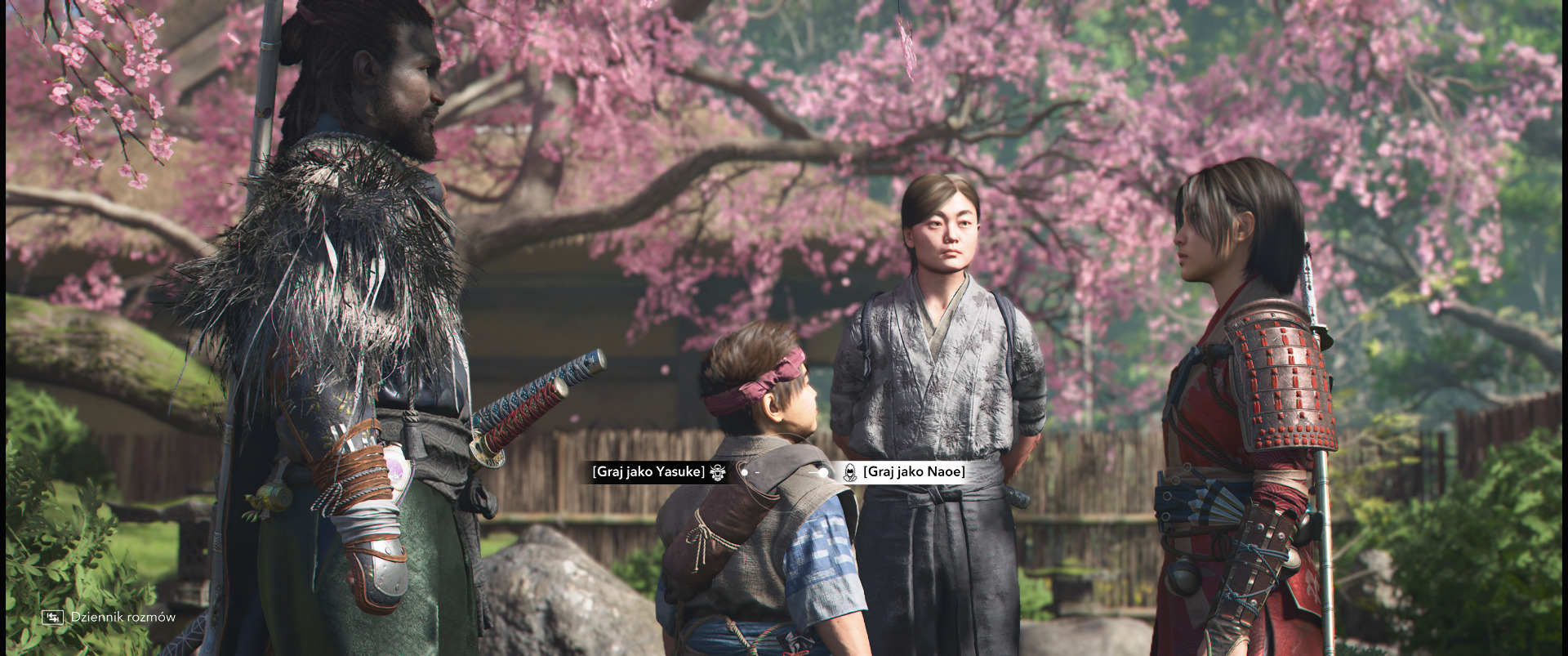Open the Dziennik rozmów conversation log

click(109, 617)
